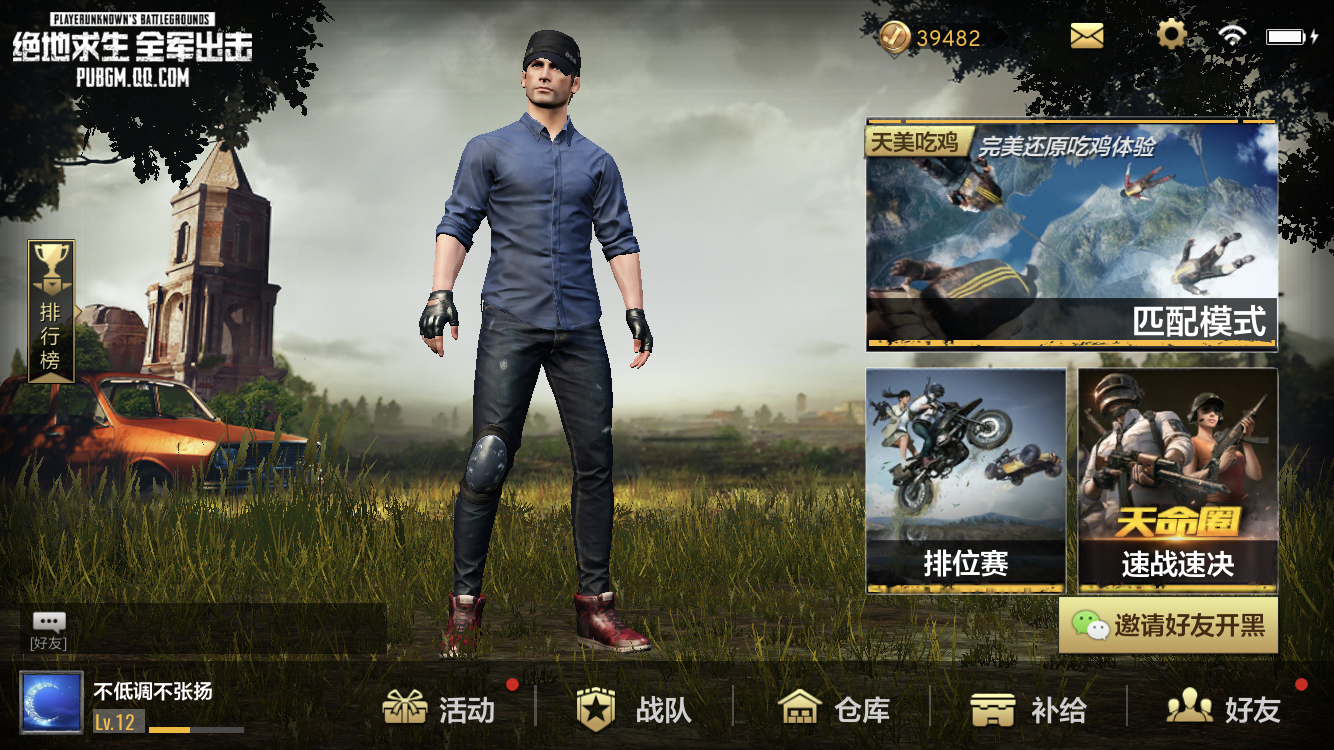Viewport: 1334px width, 750px height.
Task: Open the 补给 supply shop menu
Action: pos(1029,709)
